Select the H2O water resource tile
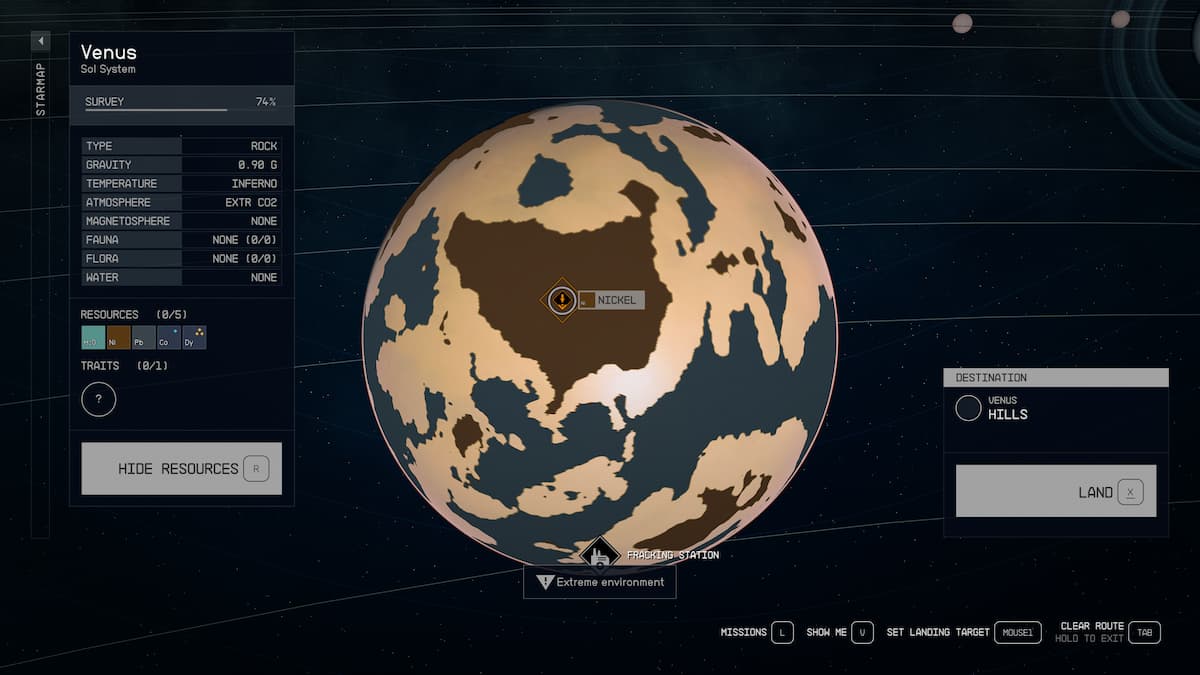 (x=92, y=338)
